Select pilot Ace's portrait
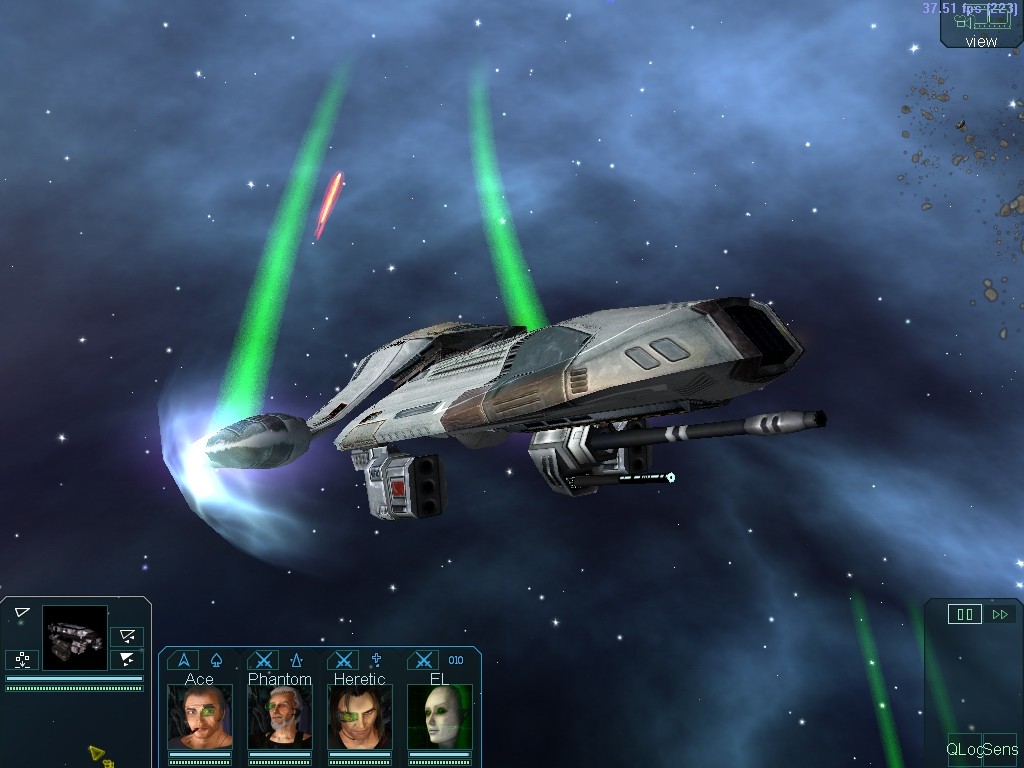This screenshot has height=768, width=1024. 200,716
